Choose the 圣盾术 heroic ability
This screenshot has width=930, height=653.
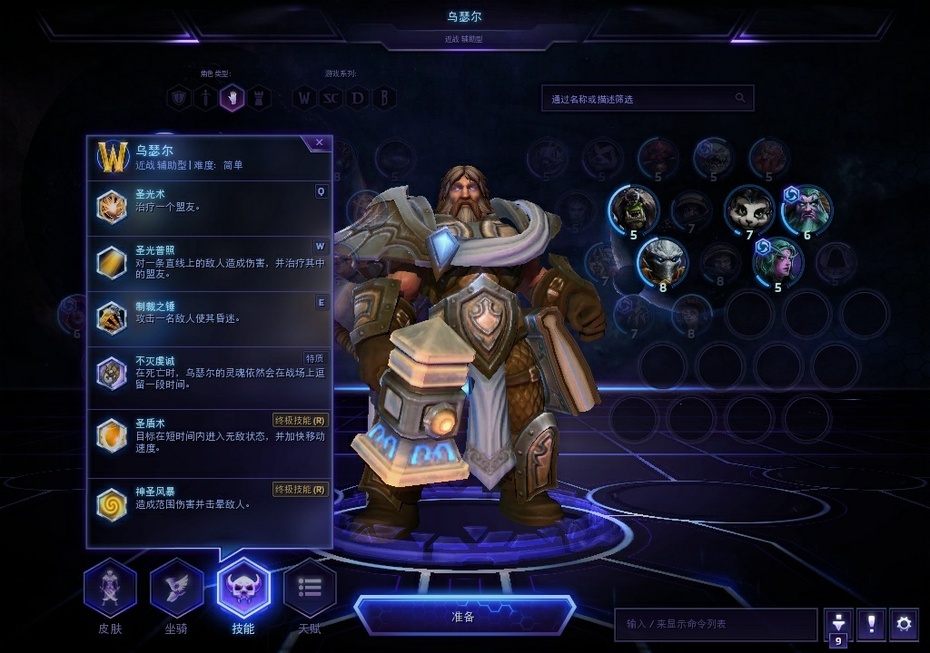pyautogui.click(x=209, y=436)
